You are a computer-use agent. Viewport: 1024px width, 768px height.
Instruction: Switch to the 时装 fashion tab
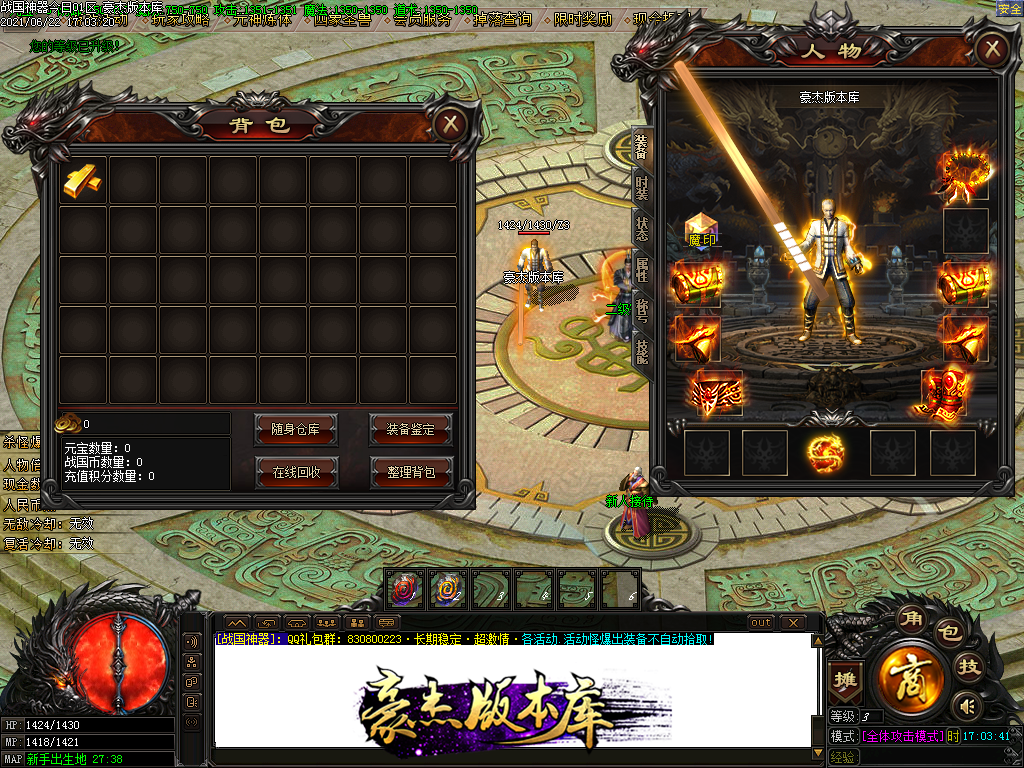(642, 186)
